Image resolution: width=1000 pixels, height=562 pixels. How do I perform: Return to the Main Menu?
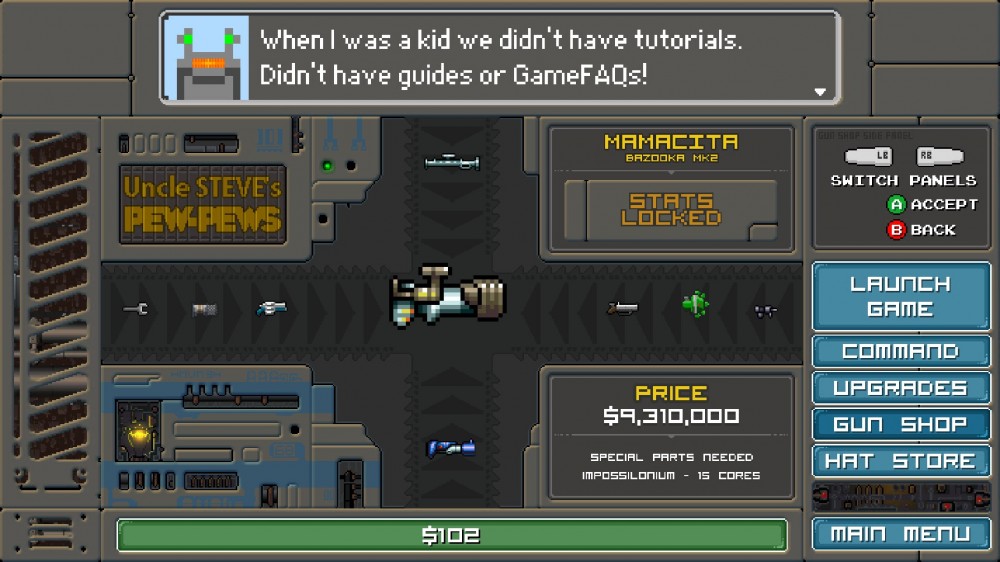point(900,534)
